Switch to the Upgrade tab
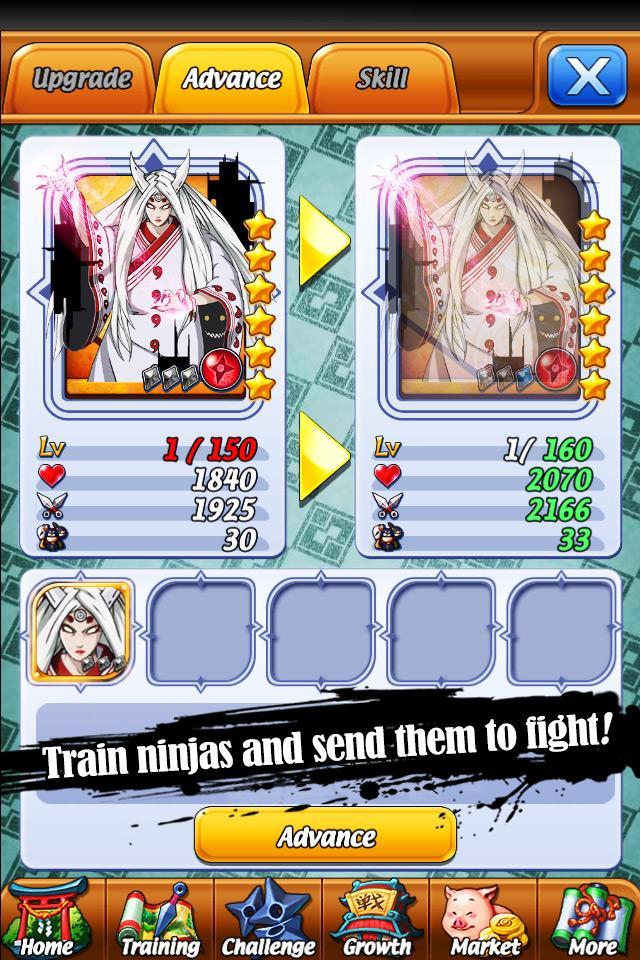Image resolution: width=640 pixels, height=960 pixels. (x=81, y=78)
